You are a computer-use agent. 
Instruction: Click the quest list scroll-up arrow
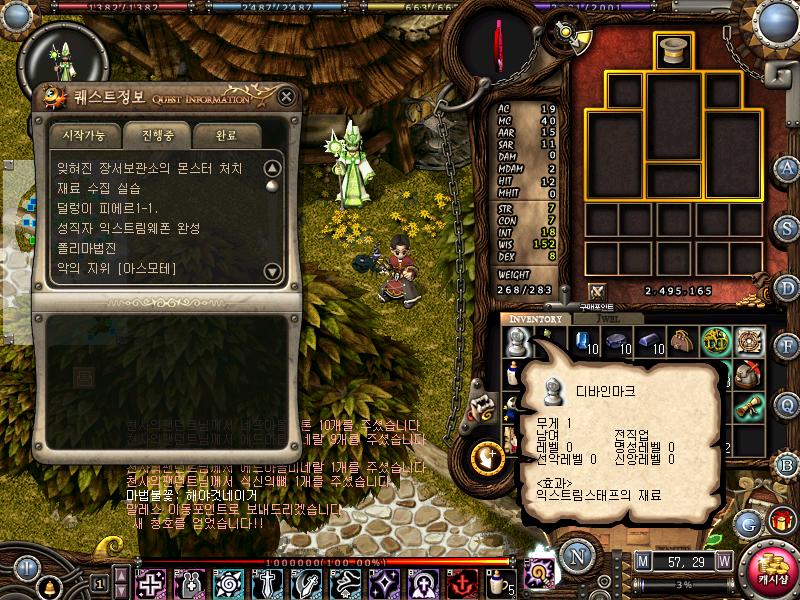pyautogui.click(x=272, y=168)
